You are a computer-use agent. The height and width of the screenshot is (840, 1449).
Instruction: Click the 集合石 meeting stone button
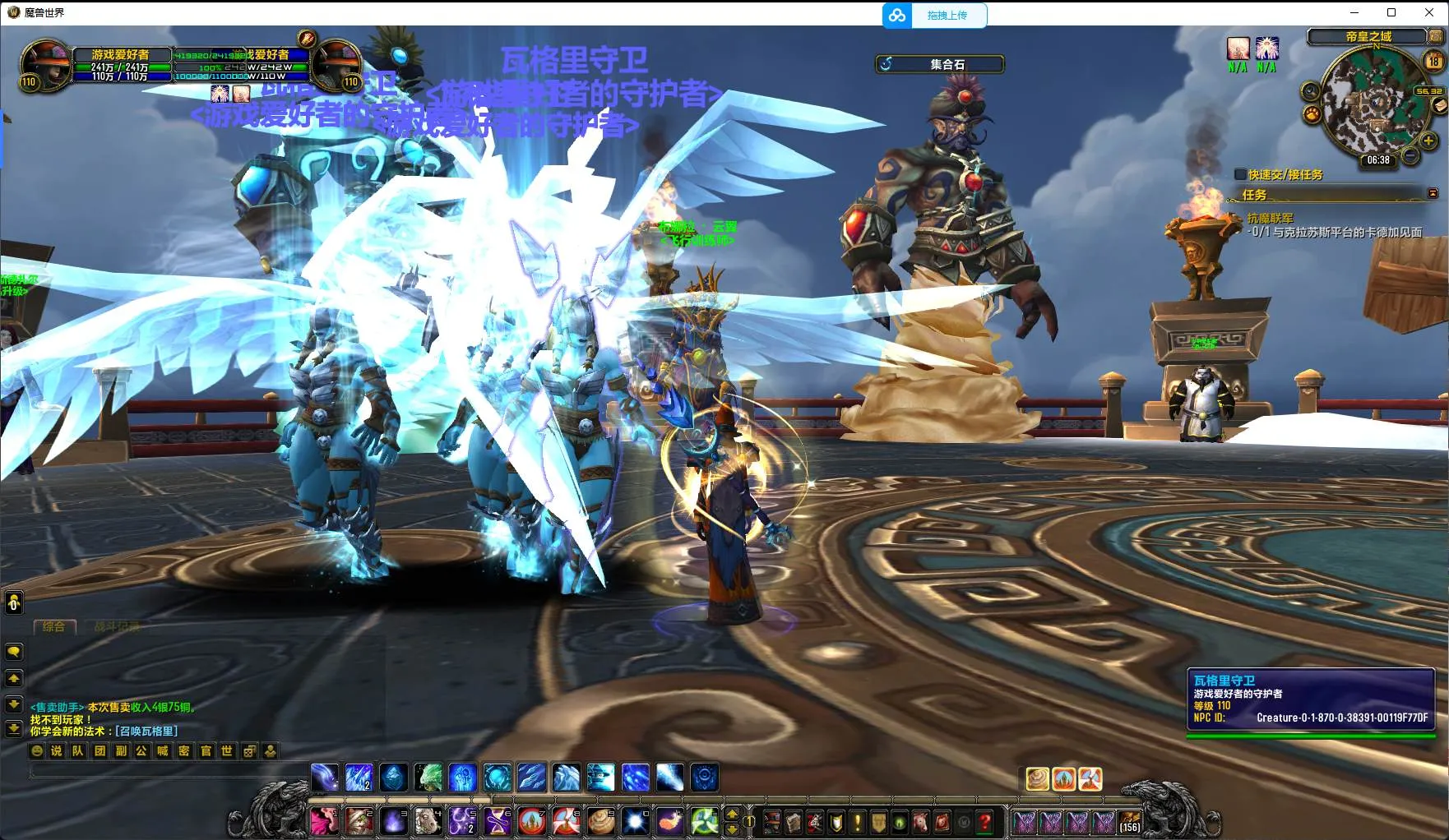(940, 64)
